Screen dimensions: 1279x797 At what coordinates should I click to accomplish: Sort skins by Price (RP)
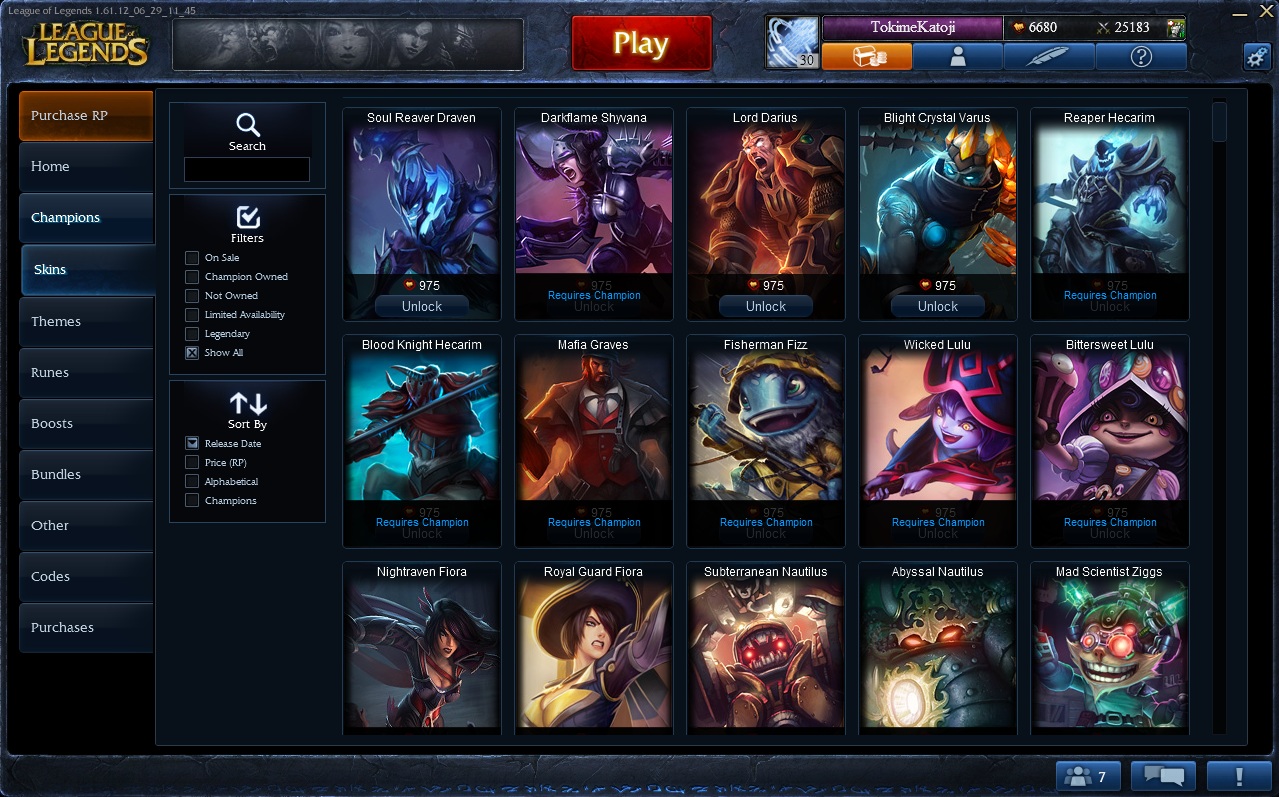coord(192,463)
